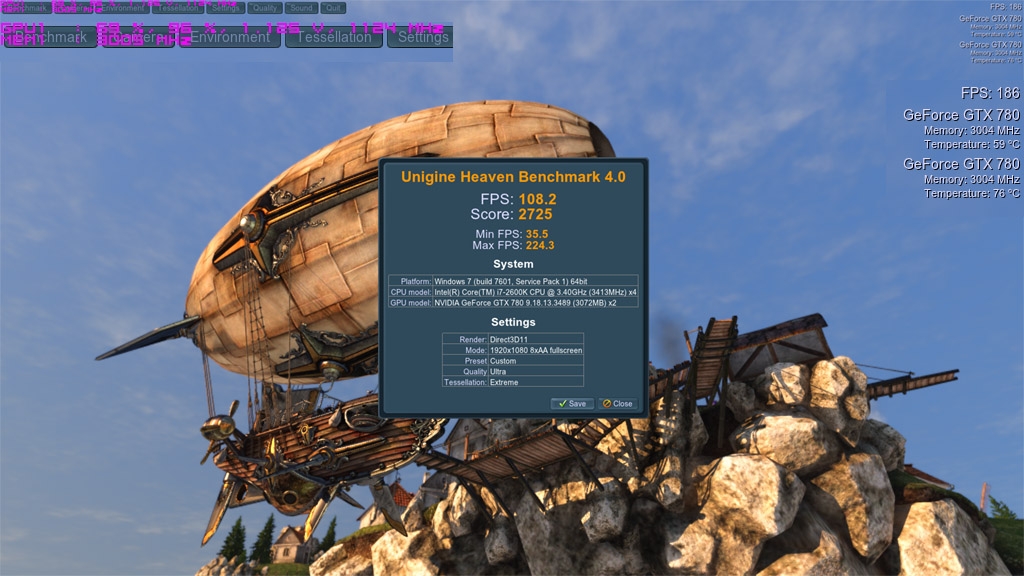Save the benchmark results
This screenshot has width=1024, height=576.
point(572,404)
